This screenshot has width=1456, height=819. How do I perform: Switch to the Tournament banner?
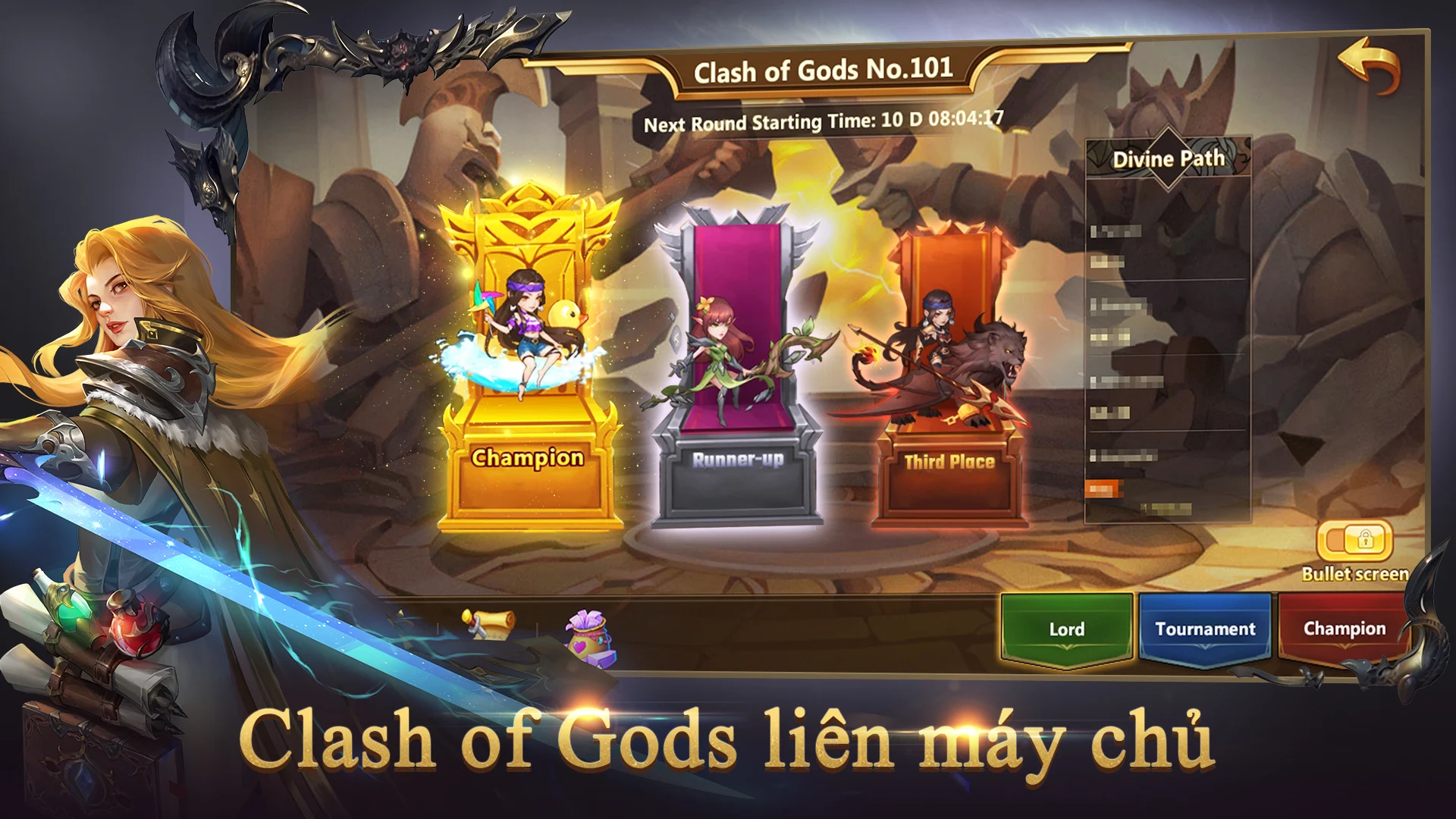pos(1204,629)
